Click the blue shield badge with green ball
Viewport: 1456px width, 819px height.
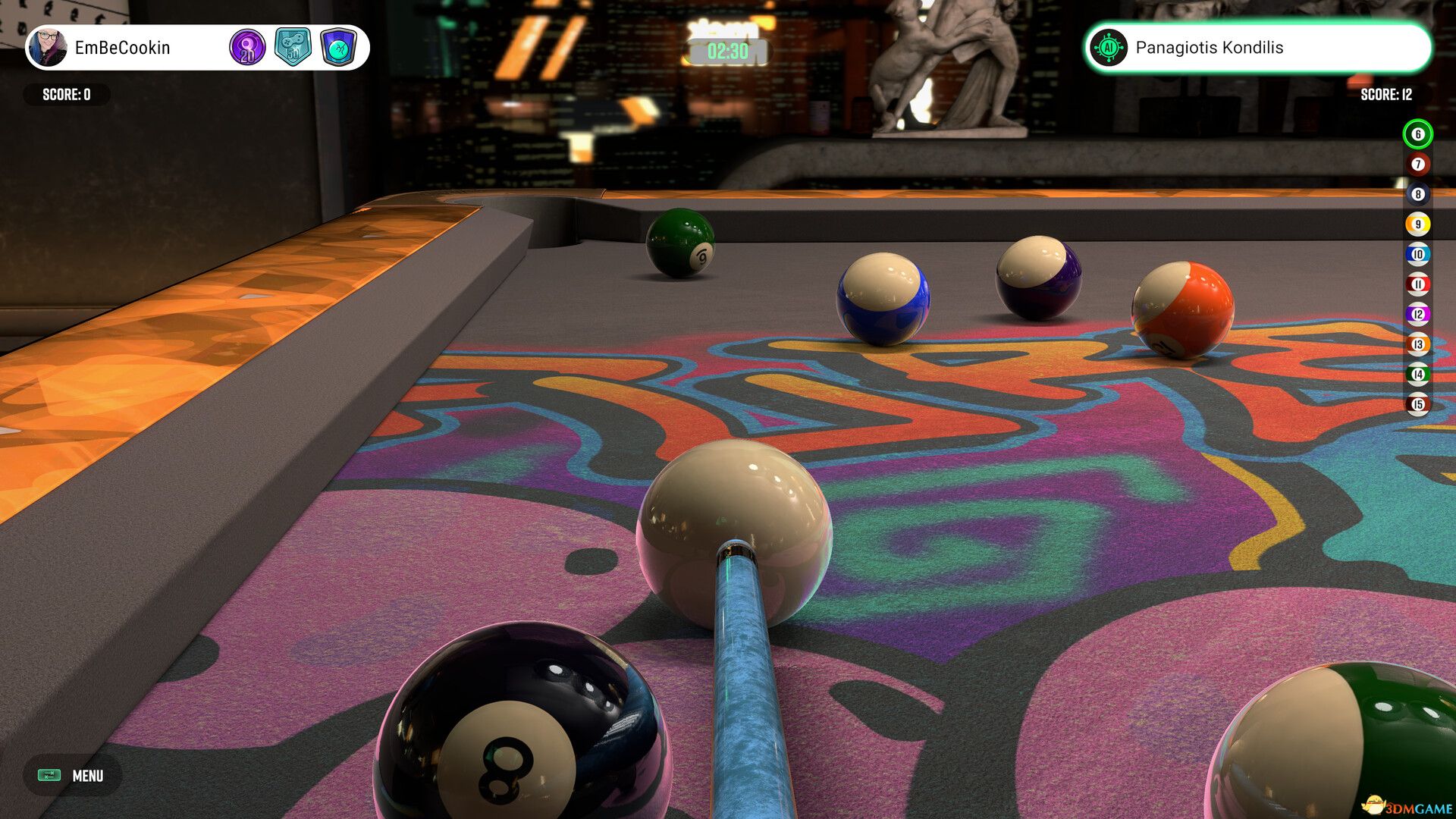(x=340, y=48)
